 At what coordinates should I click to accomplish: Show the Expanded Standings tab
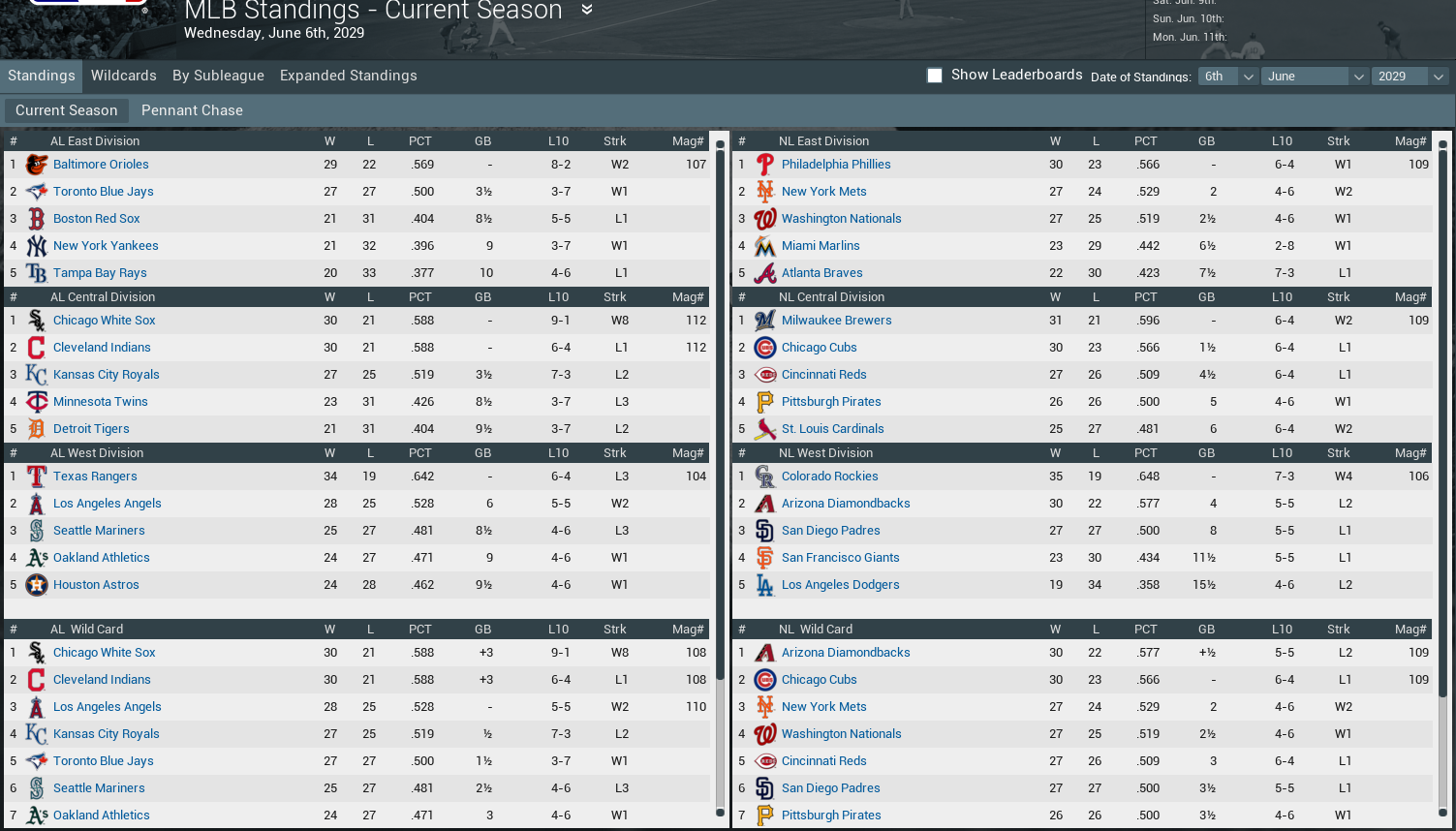coord(348,76)
